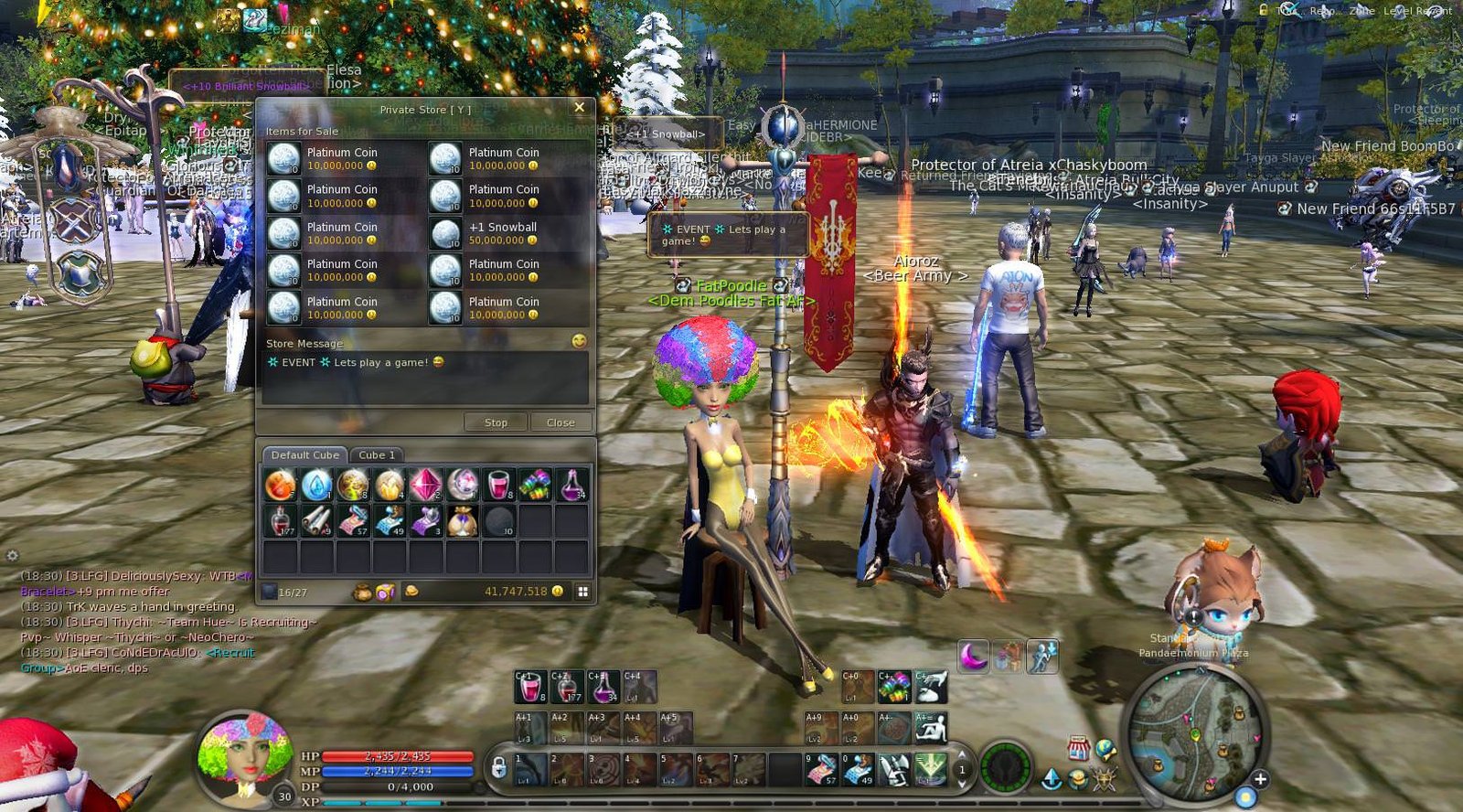Click the Stop button in Private Store
Viewport: 1463px width, 812px height.
tap(496, 422)
